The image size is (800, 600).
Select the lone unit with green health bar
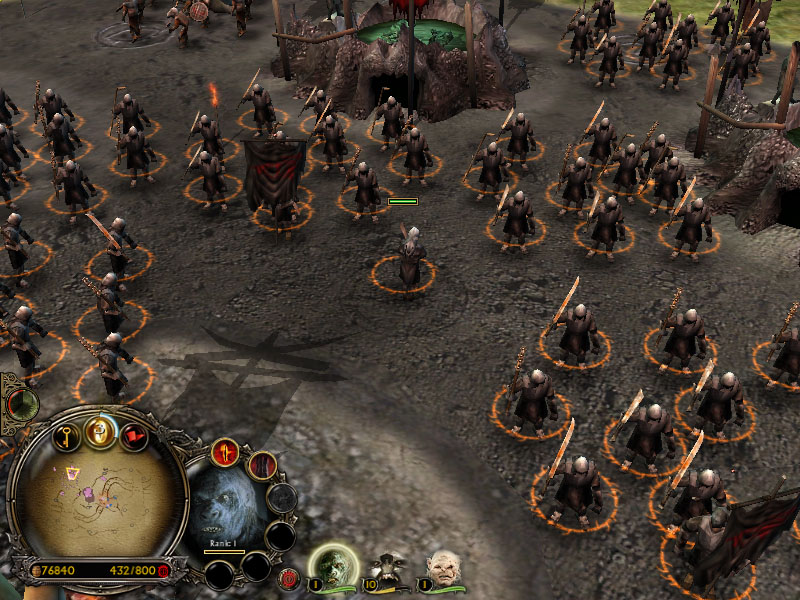pyautogui.click(x=408, y=258)
